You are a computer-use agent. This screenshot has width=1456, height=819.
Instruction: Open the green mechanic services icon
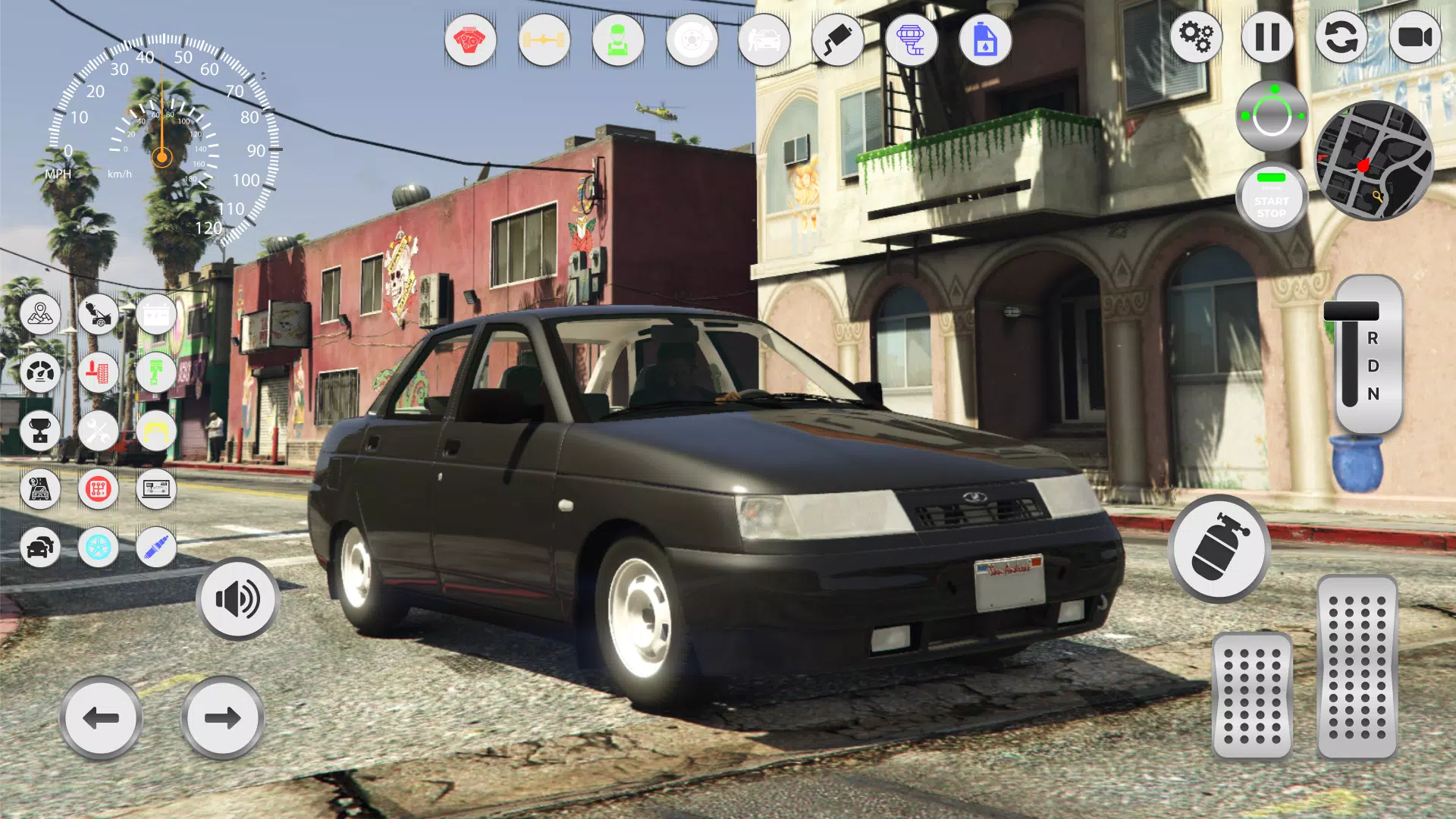pyautogui.click(x=617, y=41)
